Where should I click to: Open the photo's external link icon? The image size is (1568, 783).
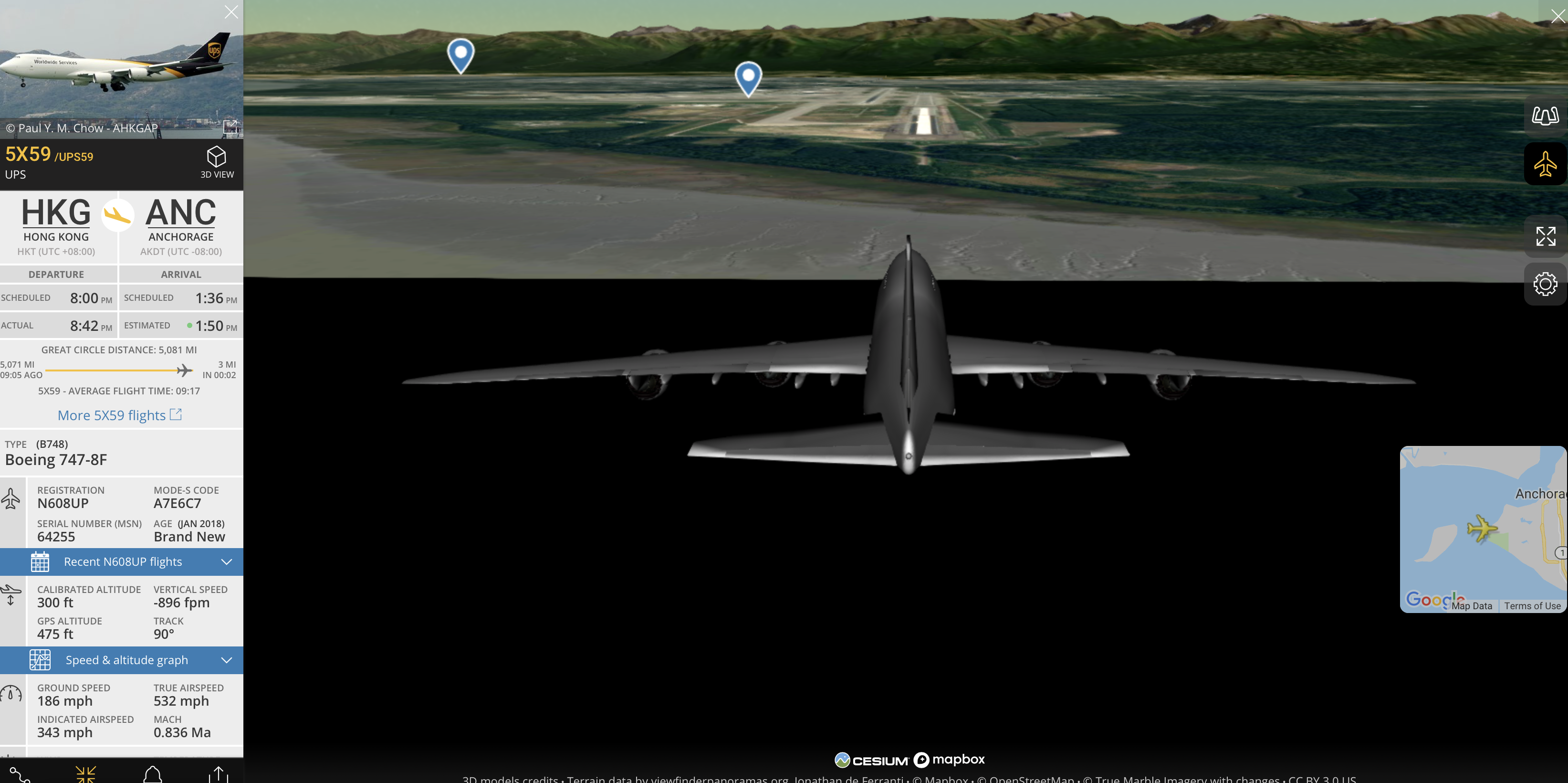tap(230, 127)
